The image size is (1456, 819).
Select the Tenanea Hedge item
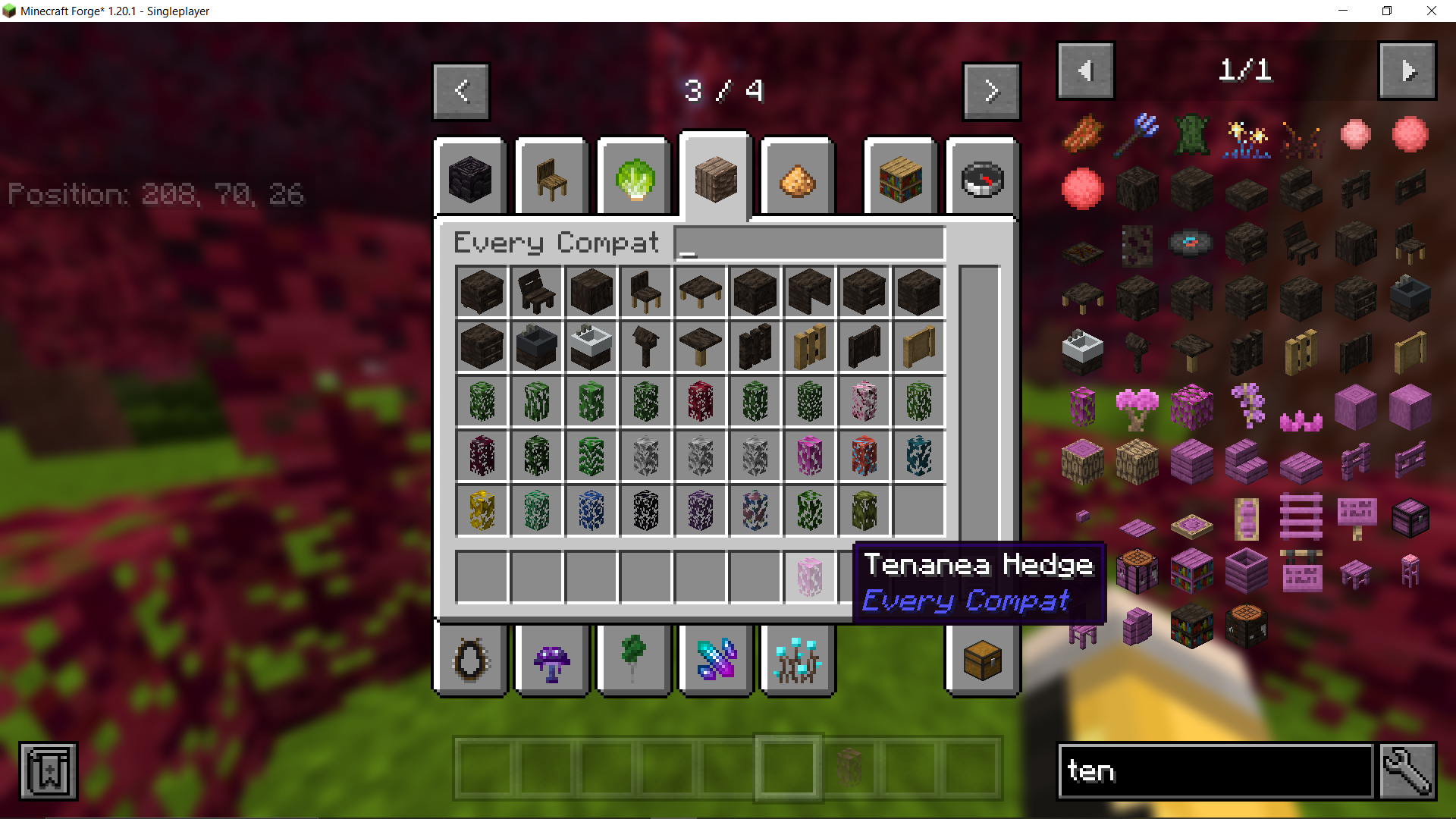808,578
